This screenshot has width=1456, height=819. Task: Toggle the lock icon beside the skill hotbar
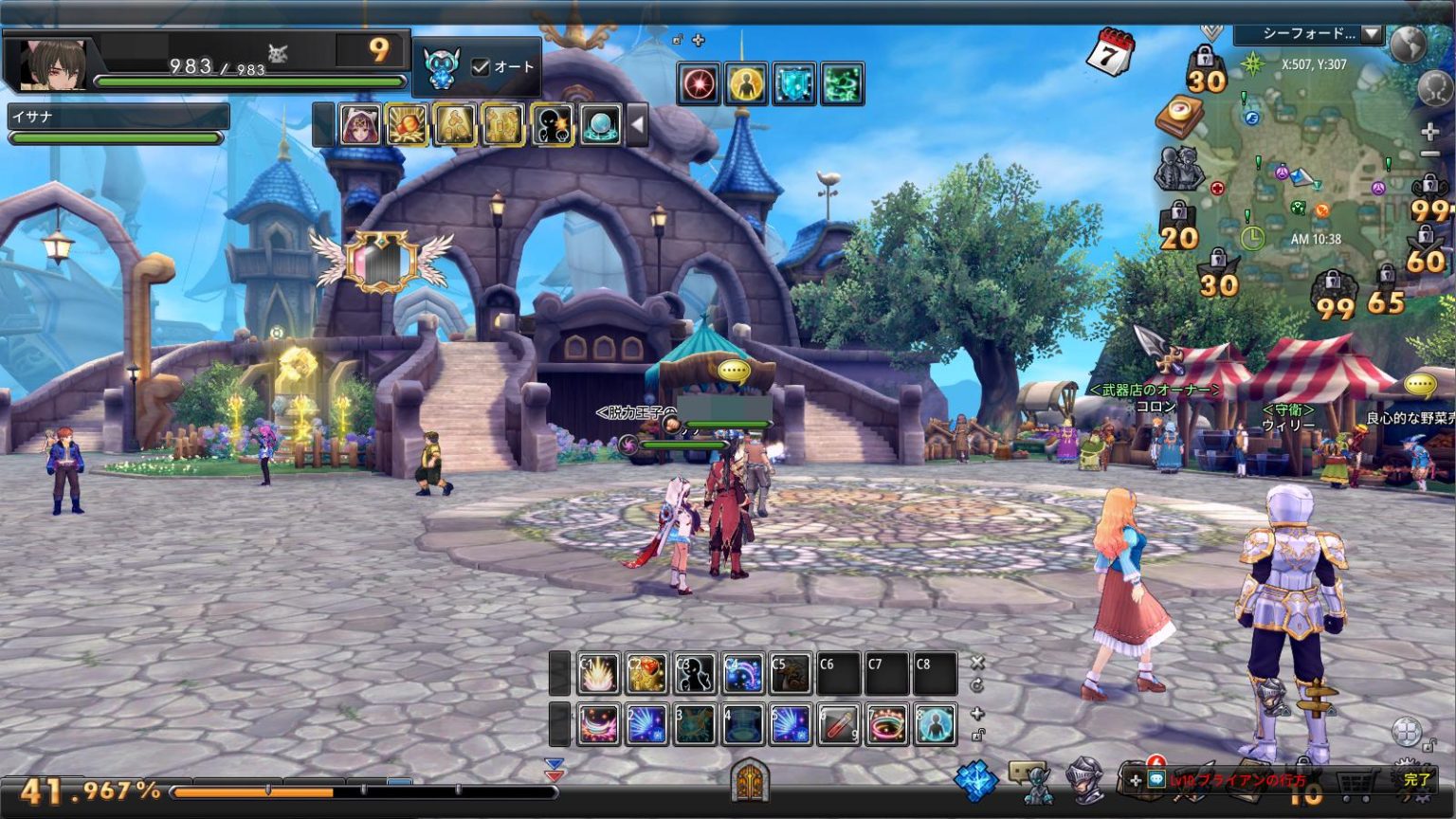coord(976,735)
